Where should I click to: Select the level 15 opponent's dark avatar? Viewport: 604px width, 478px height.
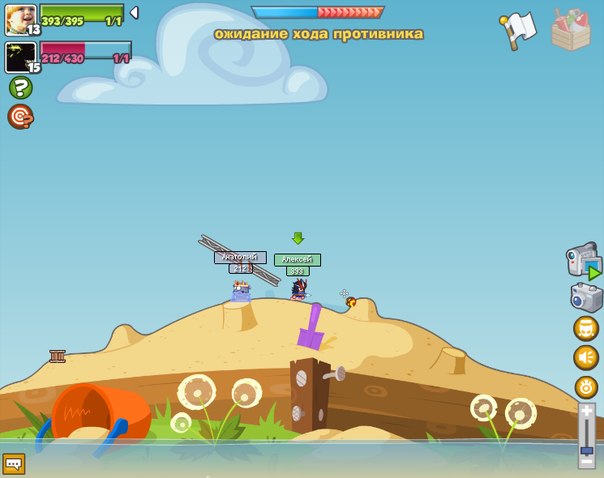(20, 54)
